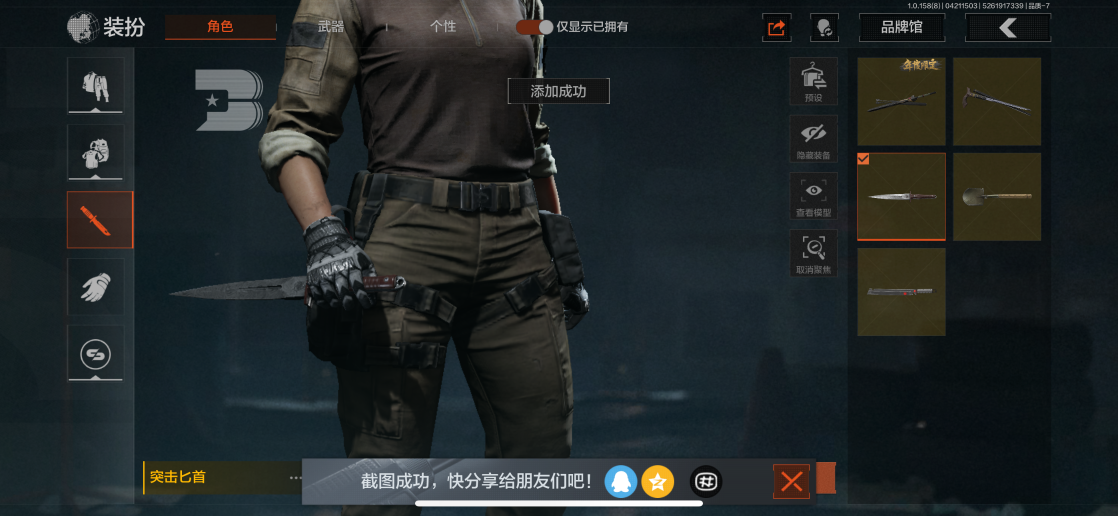This screenshot has width=1118, height=516.
Task: Activate 取消聚焦 cancel focus button
Action: click(x=813, y=253)
